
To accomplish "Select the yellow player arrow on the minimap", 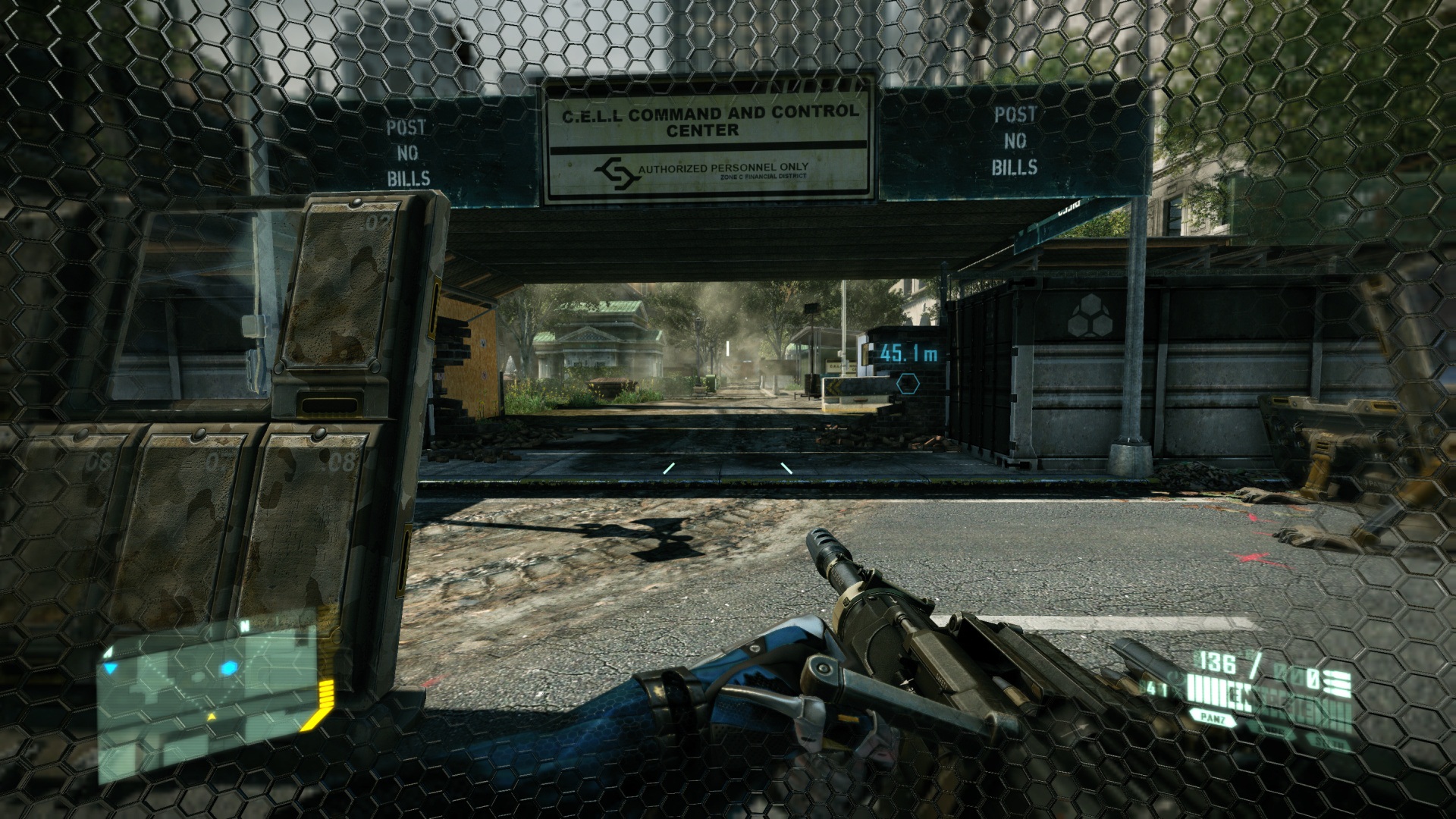I will 212,716.
